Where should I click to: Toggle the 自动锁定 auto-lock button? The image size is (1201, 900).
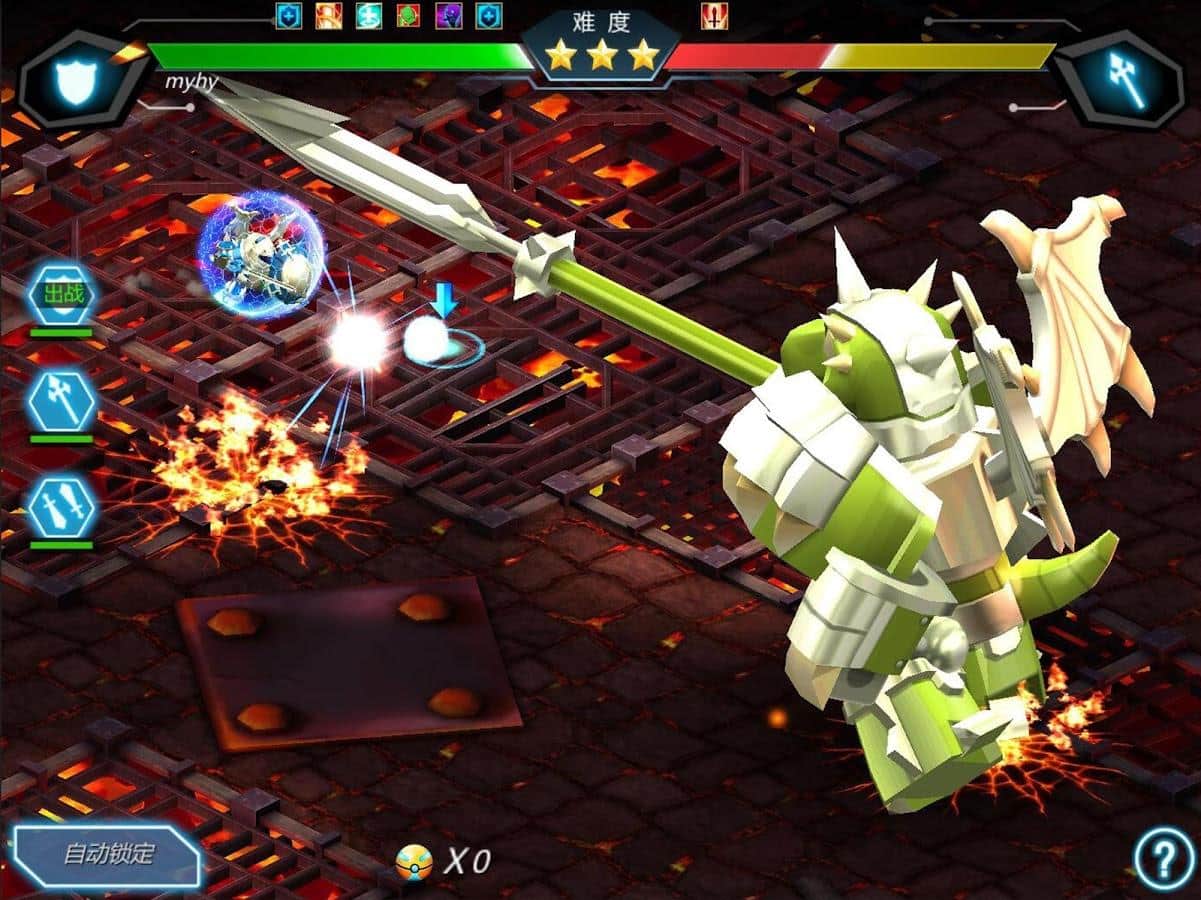pos(108,856)
